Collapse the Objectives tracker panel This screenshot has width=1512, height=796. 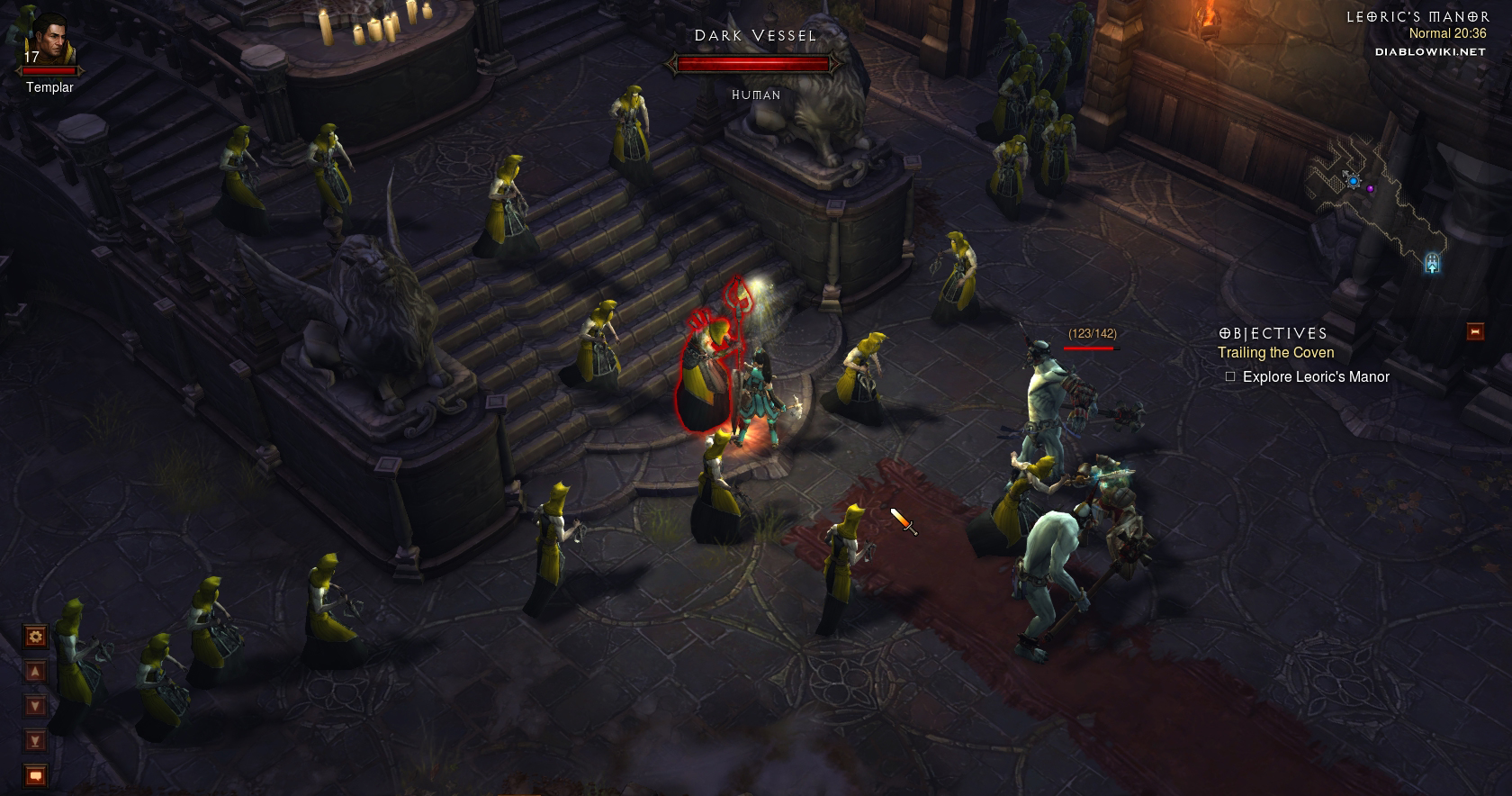tap(1474, 331)
